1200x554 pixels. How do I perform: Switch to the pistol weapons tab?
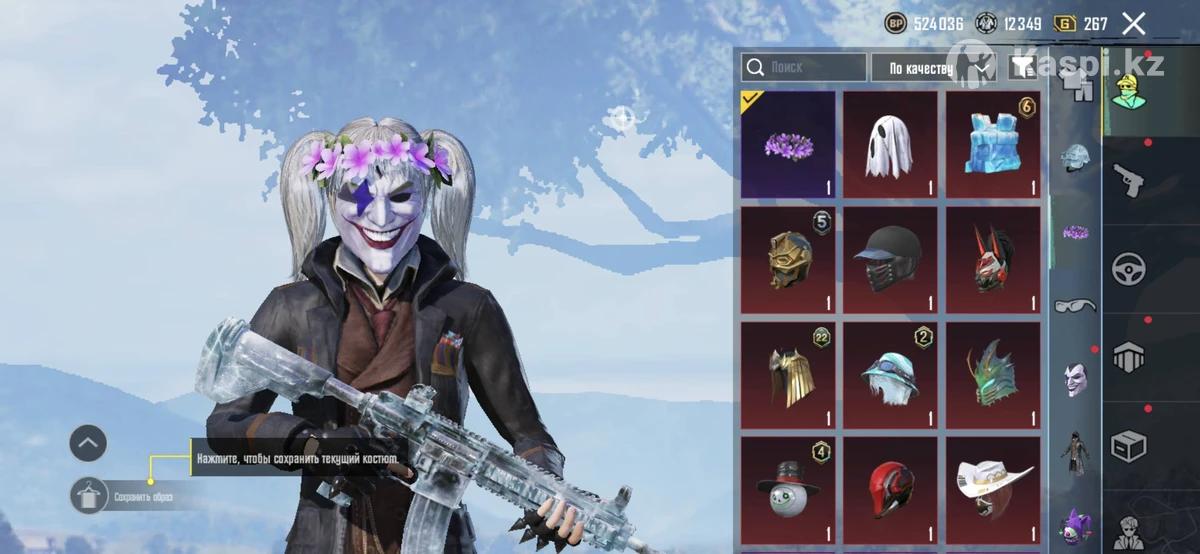point(1129,181)
